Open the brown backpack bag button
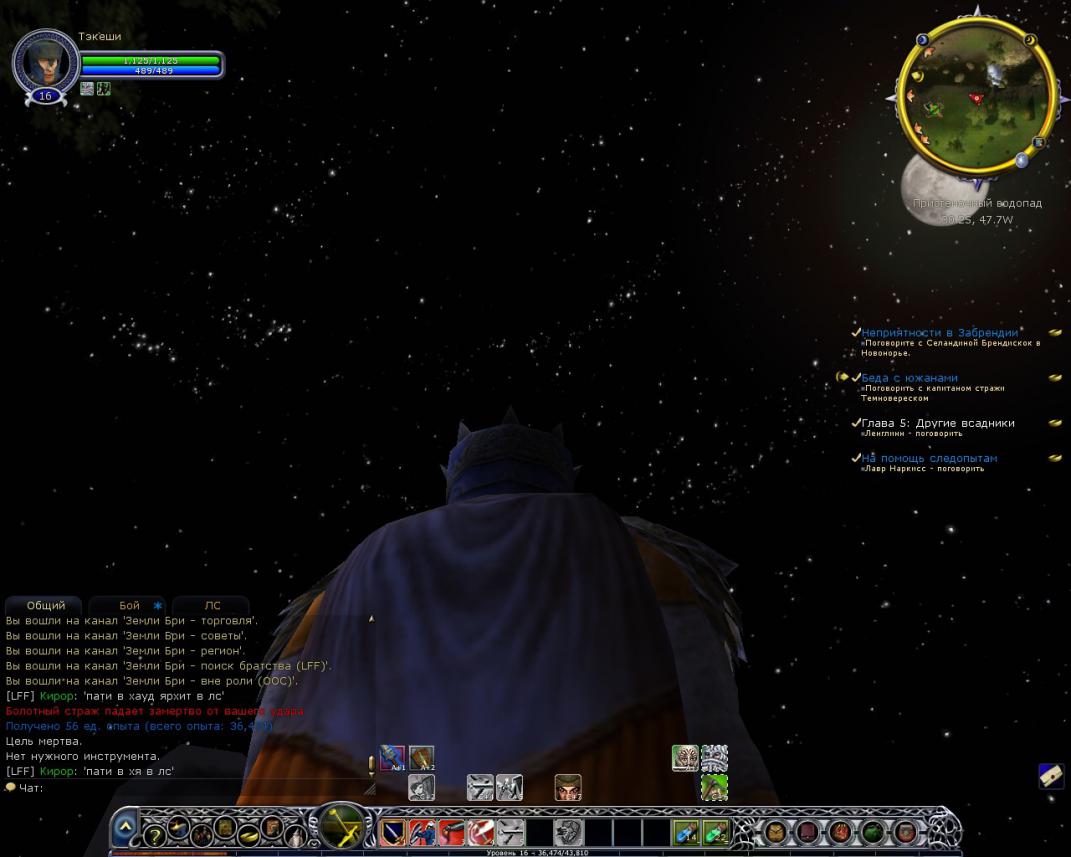Viewport: 1071px width, 857px height. pyautogui.click(x=775, y=831)
